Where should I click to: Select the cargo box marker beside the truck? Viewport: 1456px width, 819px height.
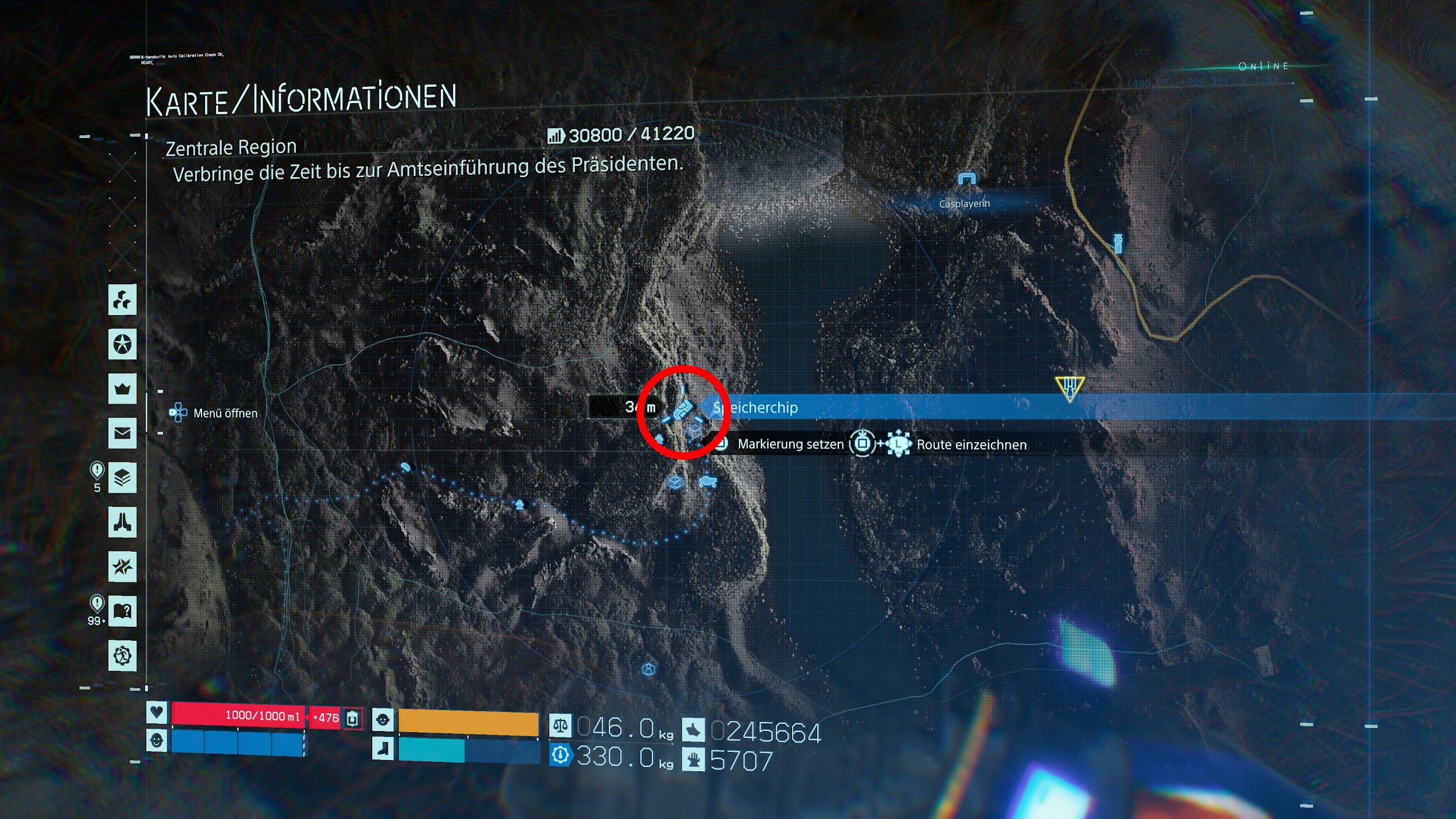pyautogui.click(x=675, y=482)
